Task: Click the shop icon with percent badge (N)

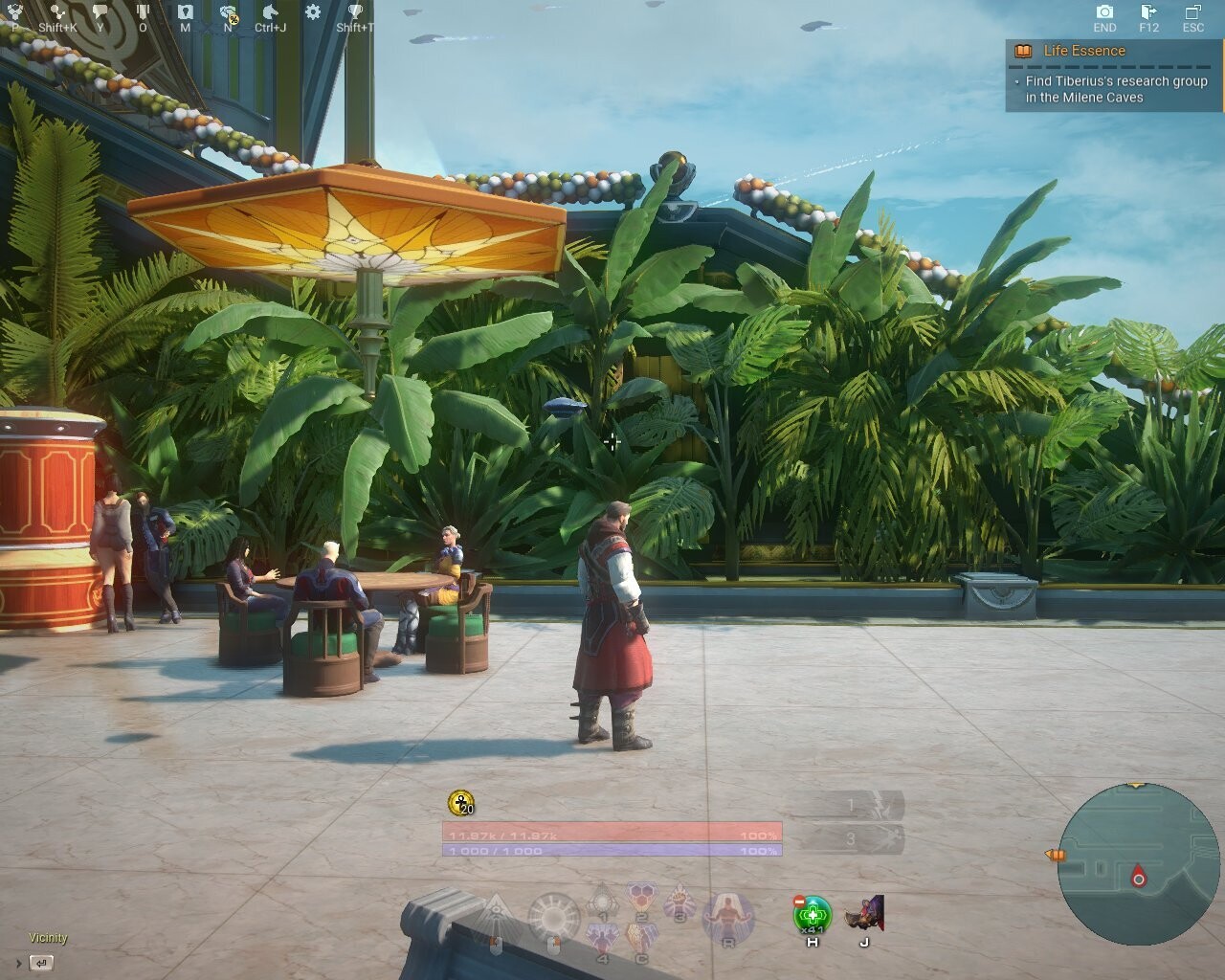Action: pyautogui.click(x=225, y=12)
